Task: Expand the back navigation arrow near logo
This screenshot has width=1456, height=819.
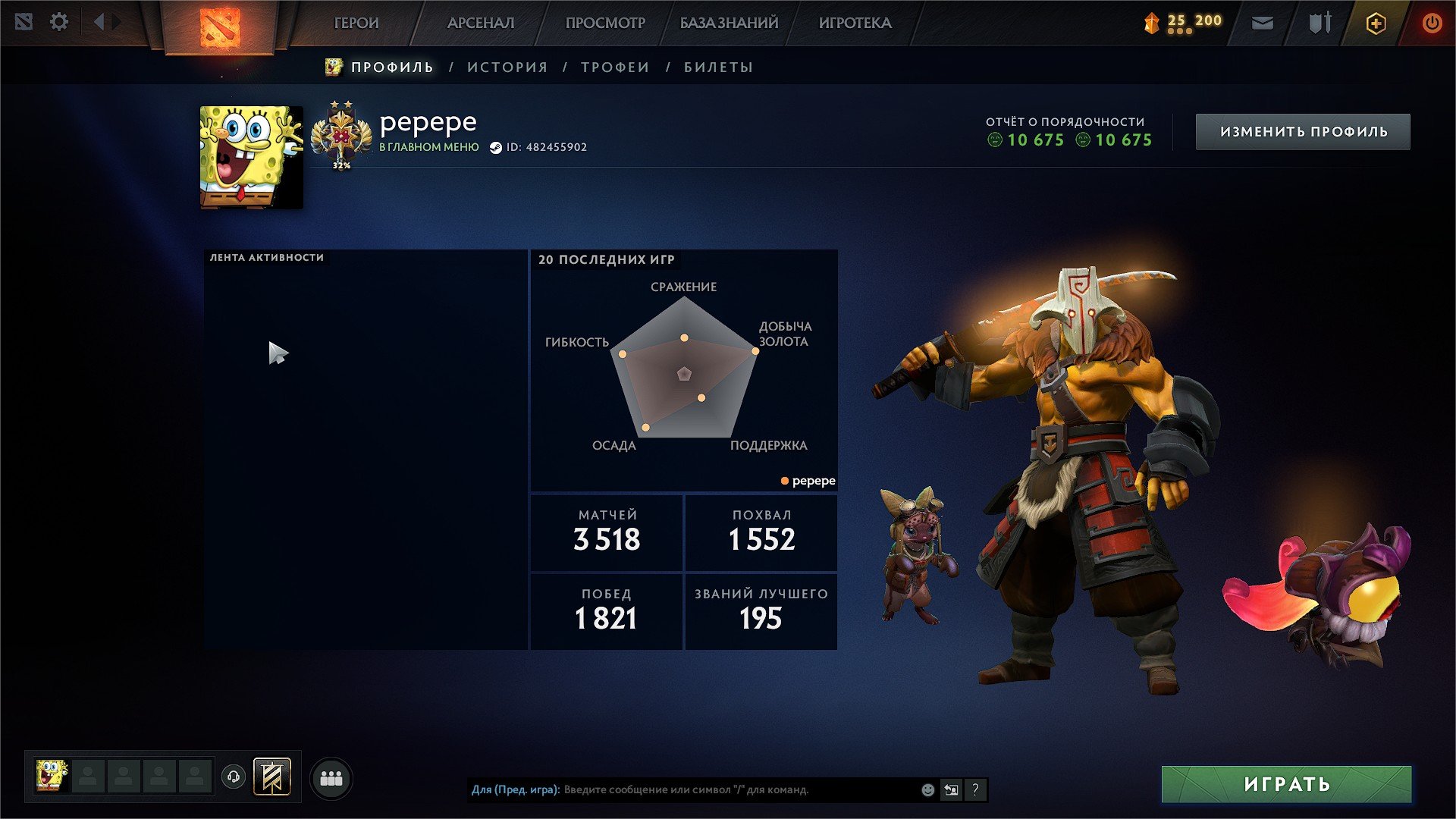Action: [x=99, y=21]
